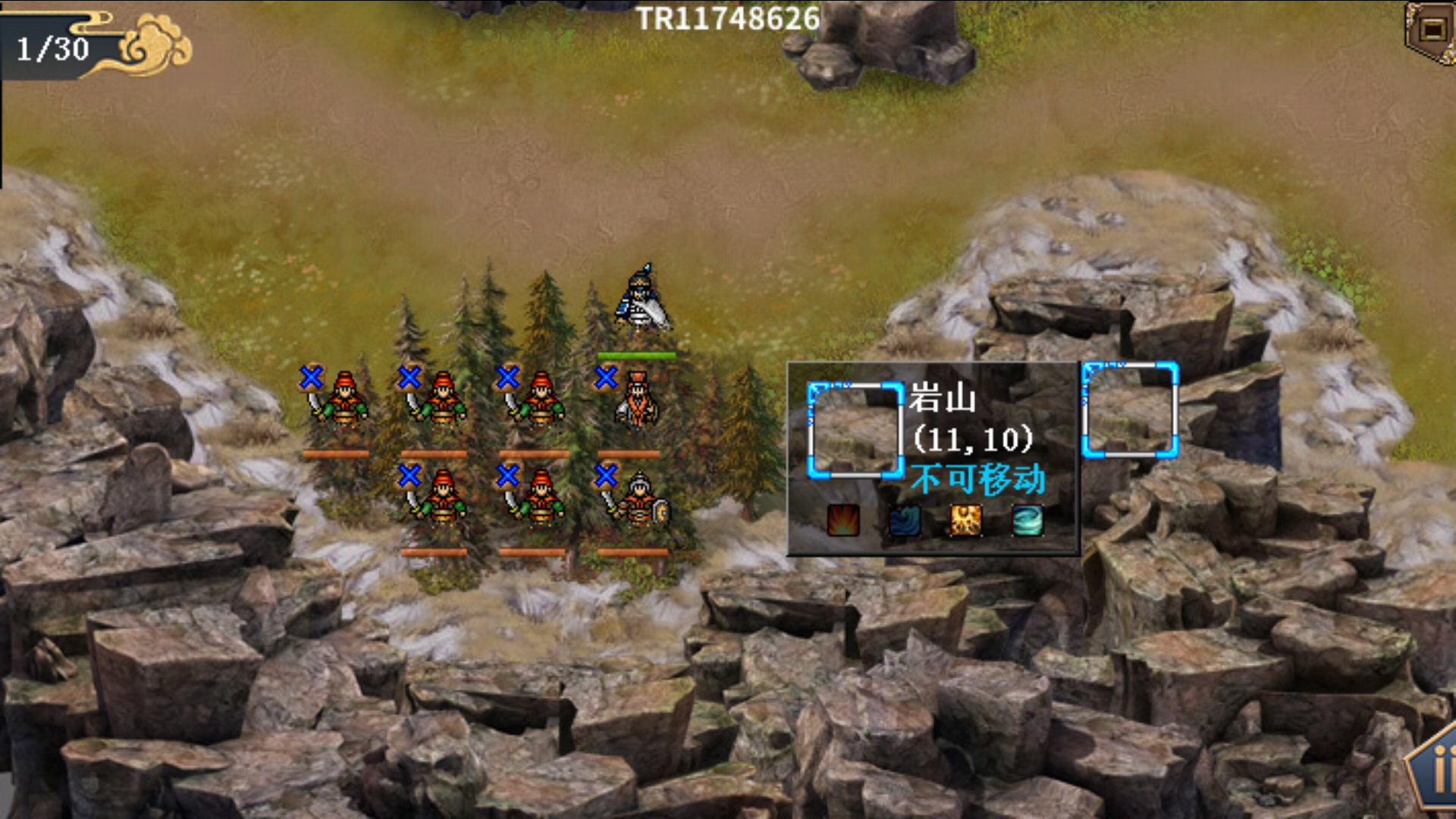The height and width of the screenshot is (819, 1456).
Task: Select the golden earth icon in terrain panel
Action: 965,520
